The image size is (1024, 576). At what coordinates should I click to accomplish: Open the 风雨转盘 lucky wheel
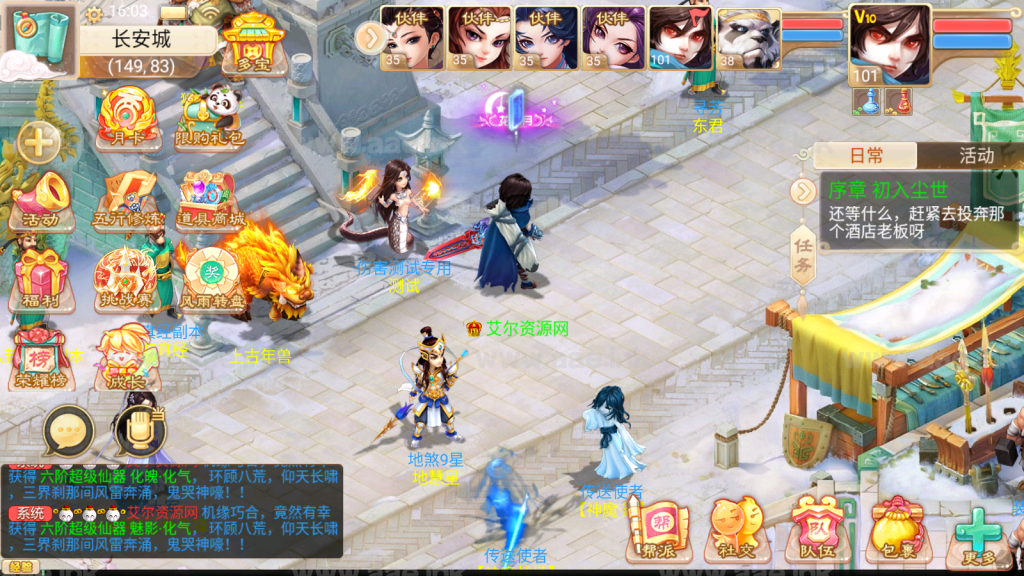[x=211, y=282]
